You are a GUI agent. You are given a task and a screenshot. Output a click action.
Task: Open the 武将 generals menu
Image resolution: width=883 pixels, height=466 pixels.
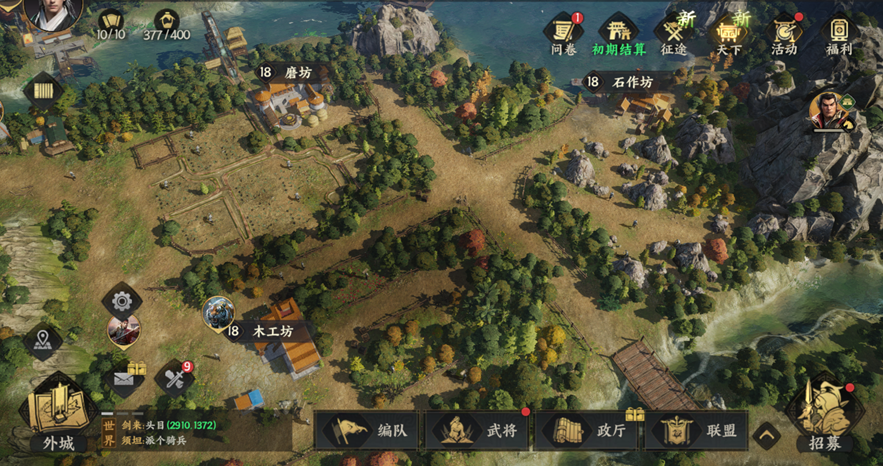coord(478,431)
